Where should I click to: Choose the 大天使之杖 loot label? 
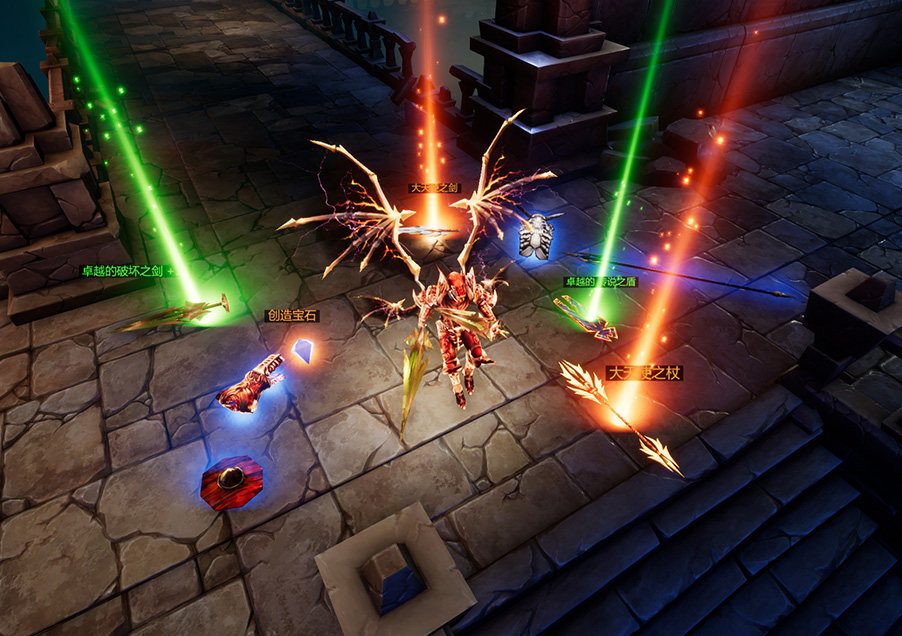[x=645, y=374]
